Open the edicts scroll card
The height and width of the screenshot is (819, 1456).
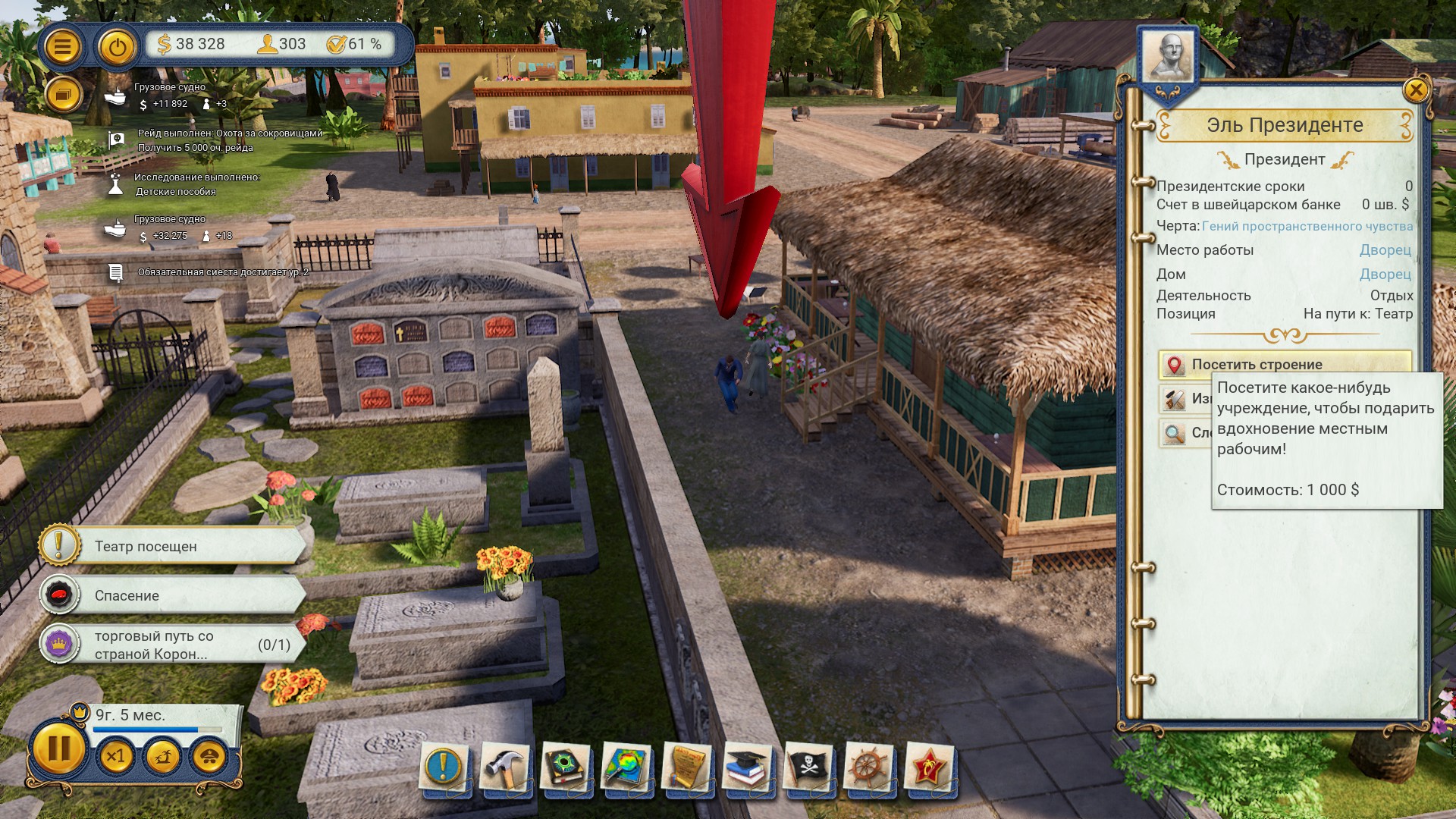(x=687, y=767)
